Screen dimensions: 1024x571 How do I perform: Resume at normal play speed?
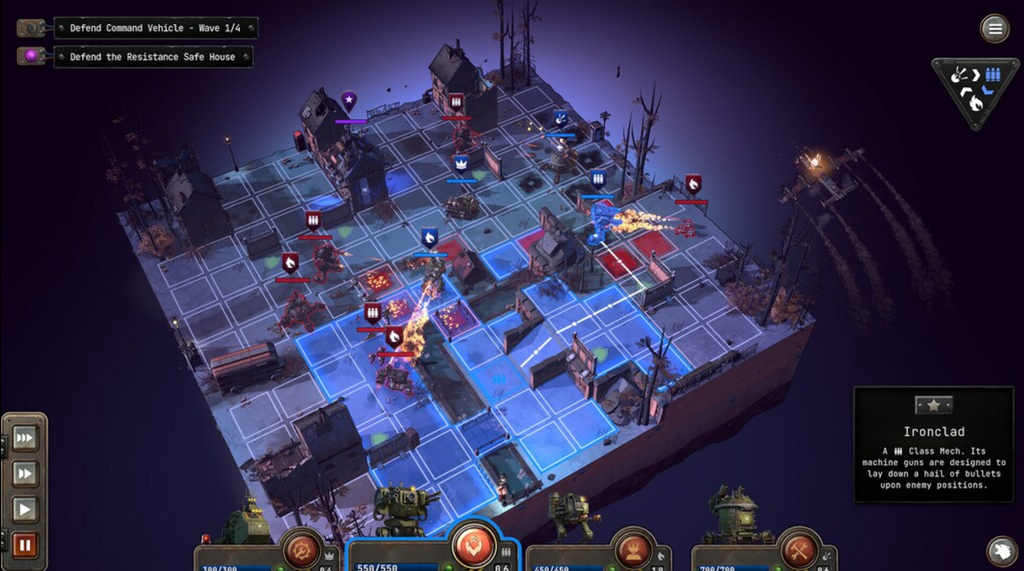[x=25, y=510]
